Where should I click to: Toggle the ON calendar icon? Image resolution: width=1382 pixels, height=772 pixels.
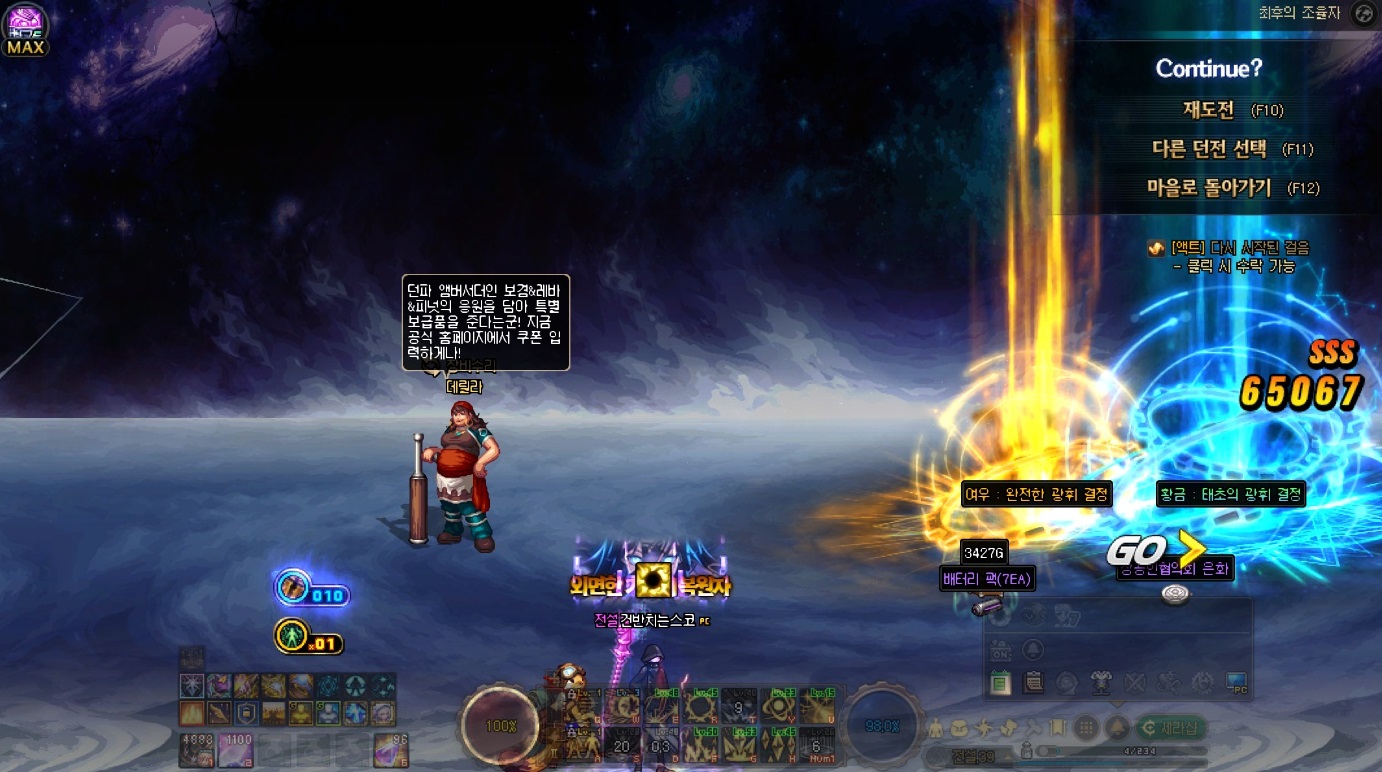tap(1000, 650)
